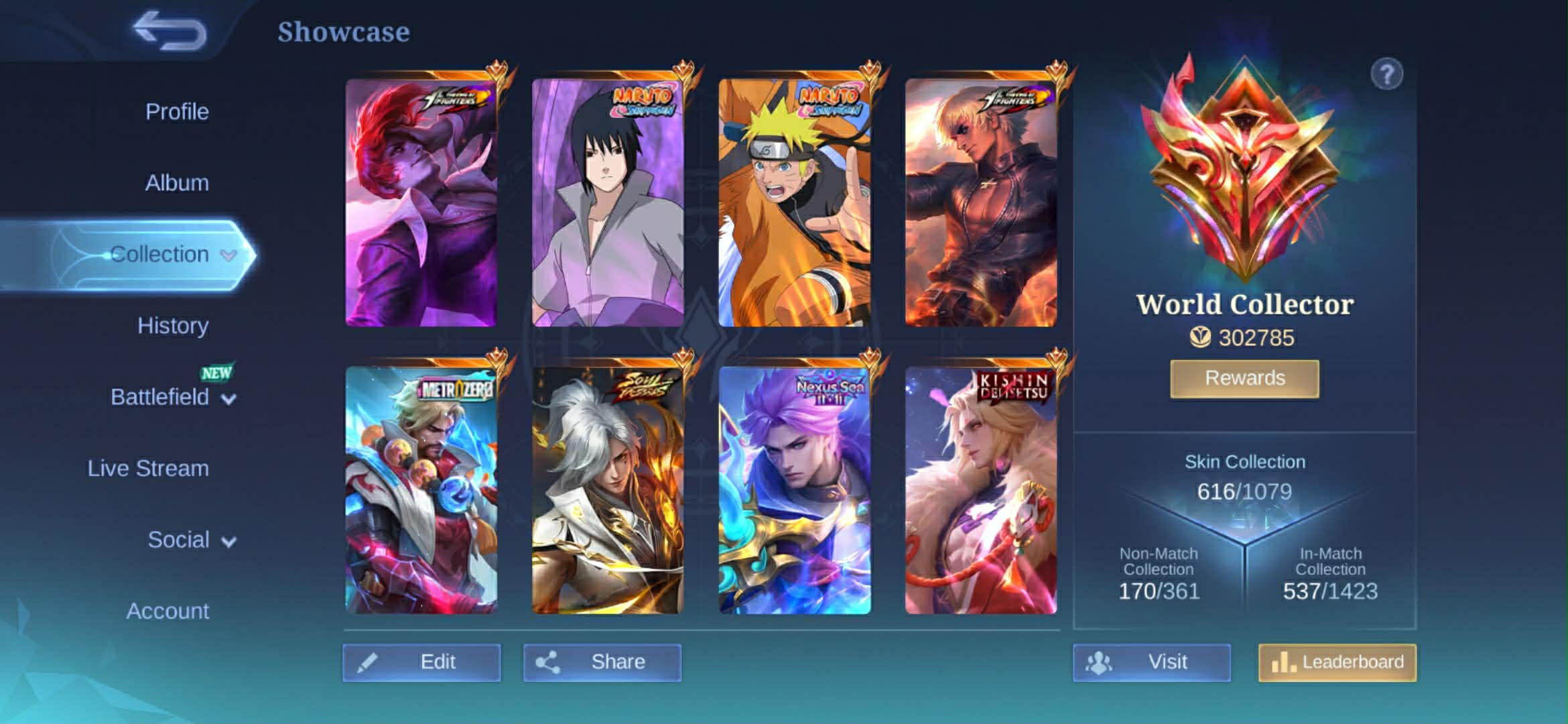The image size is (1568, 724).
Task: Open the collector Leaderboard
Action: [x=1337, y=662]
